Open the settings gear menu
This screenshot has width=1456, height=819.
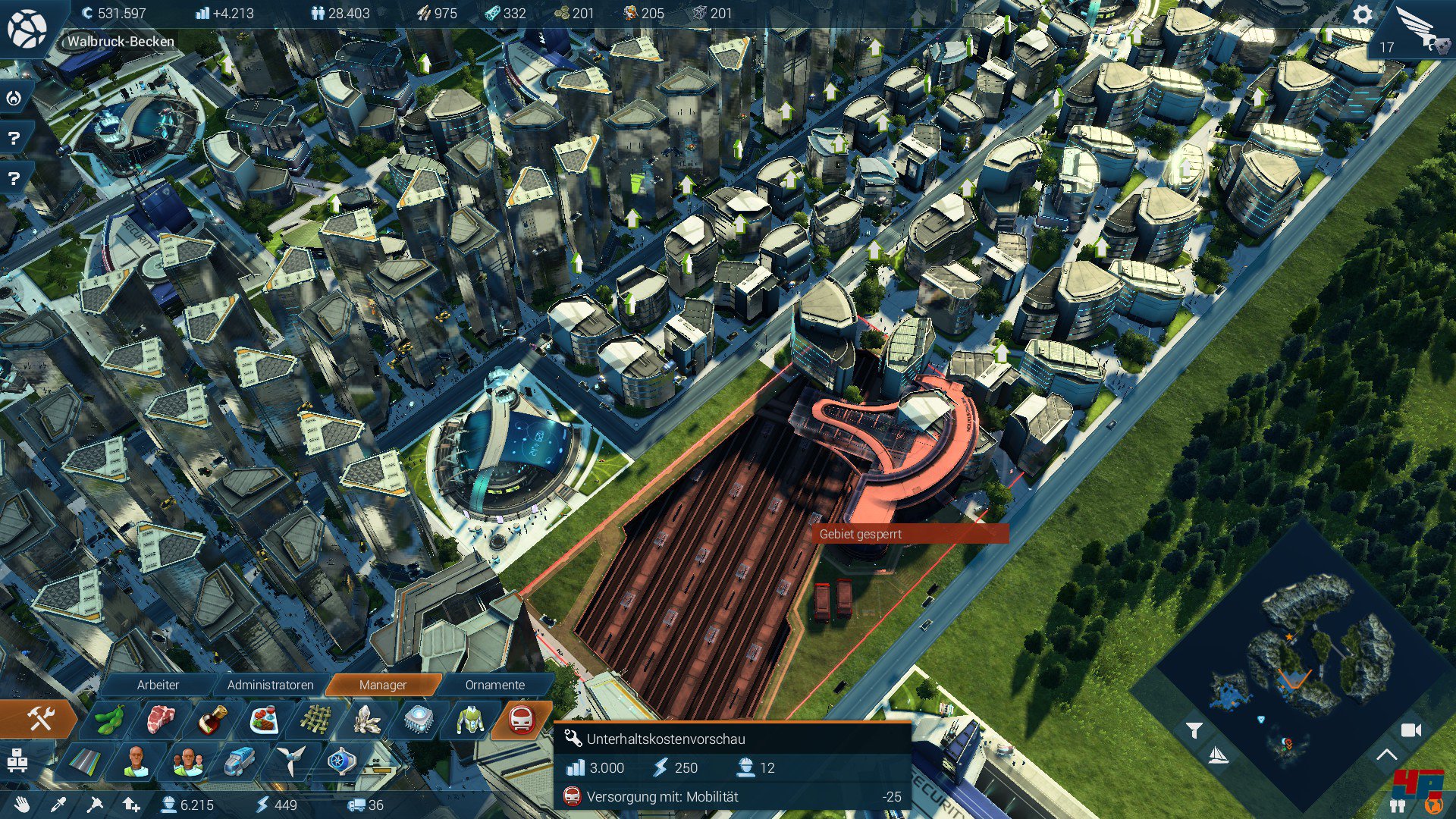pyautogui.click(x=1362, y=15)
